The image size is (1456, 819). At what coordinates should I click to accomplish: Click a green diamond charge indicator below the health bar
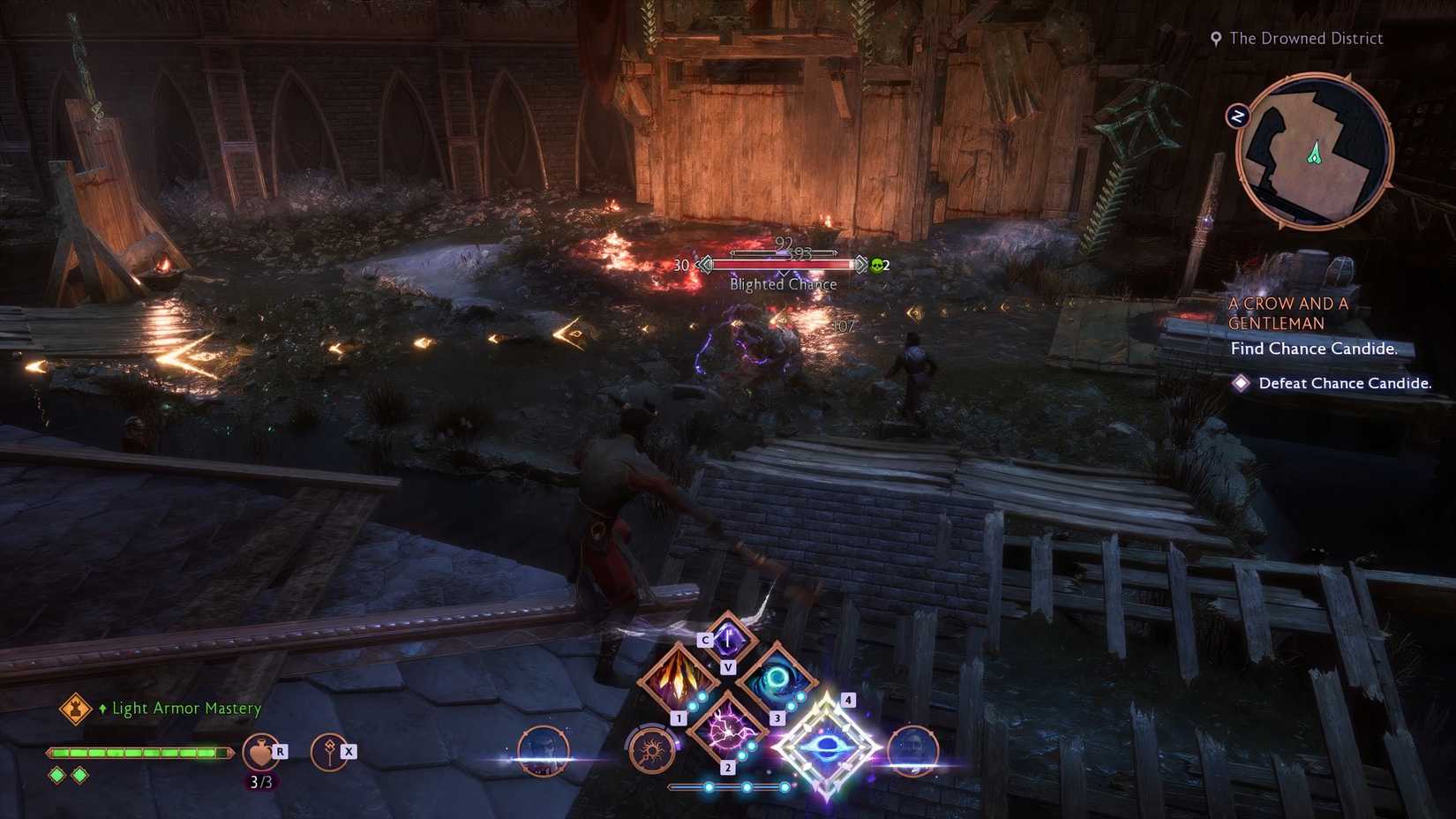click(x=56, y=774)
